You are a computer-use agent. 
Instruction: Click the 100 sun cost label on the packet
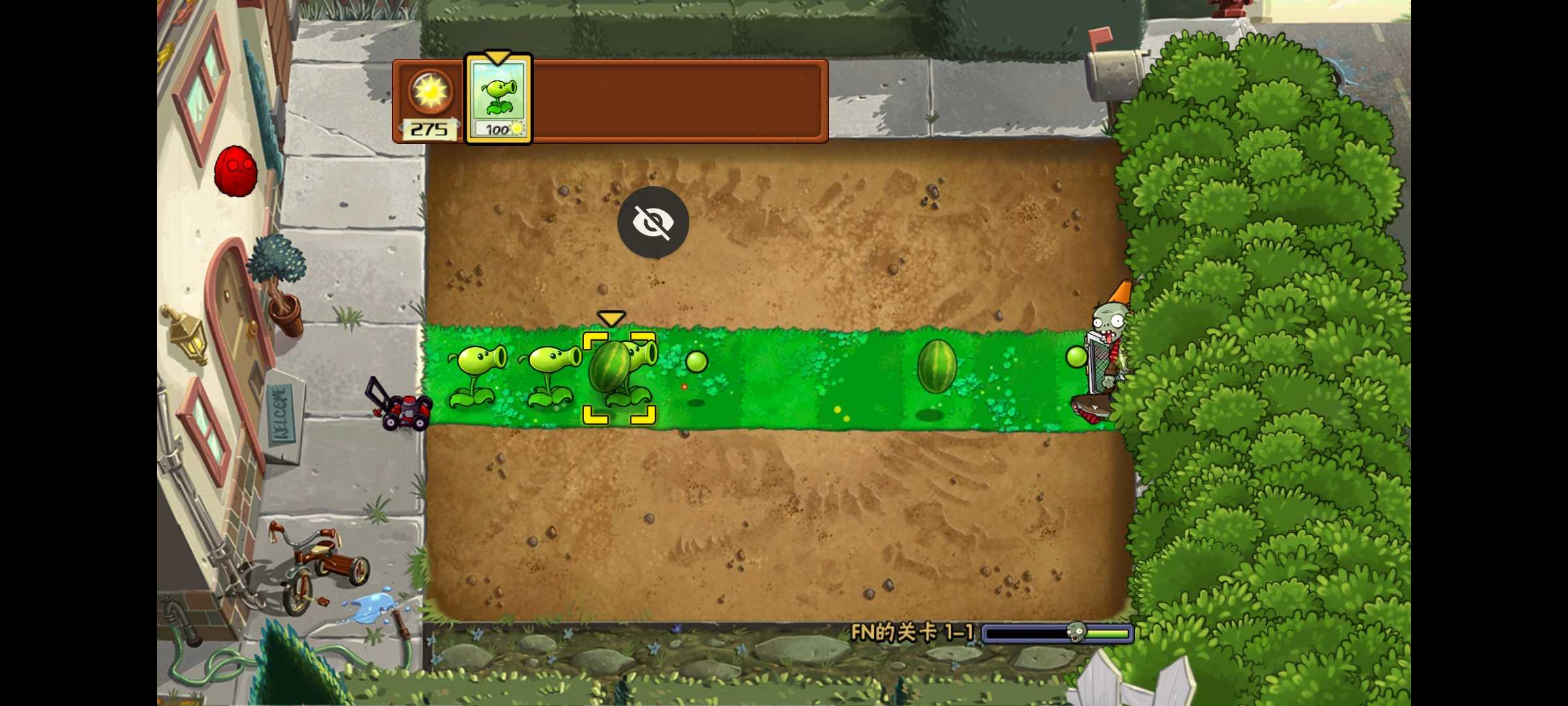pos(498,129)
